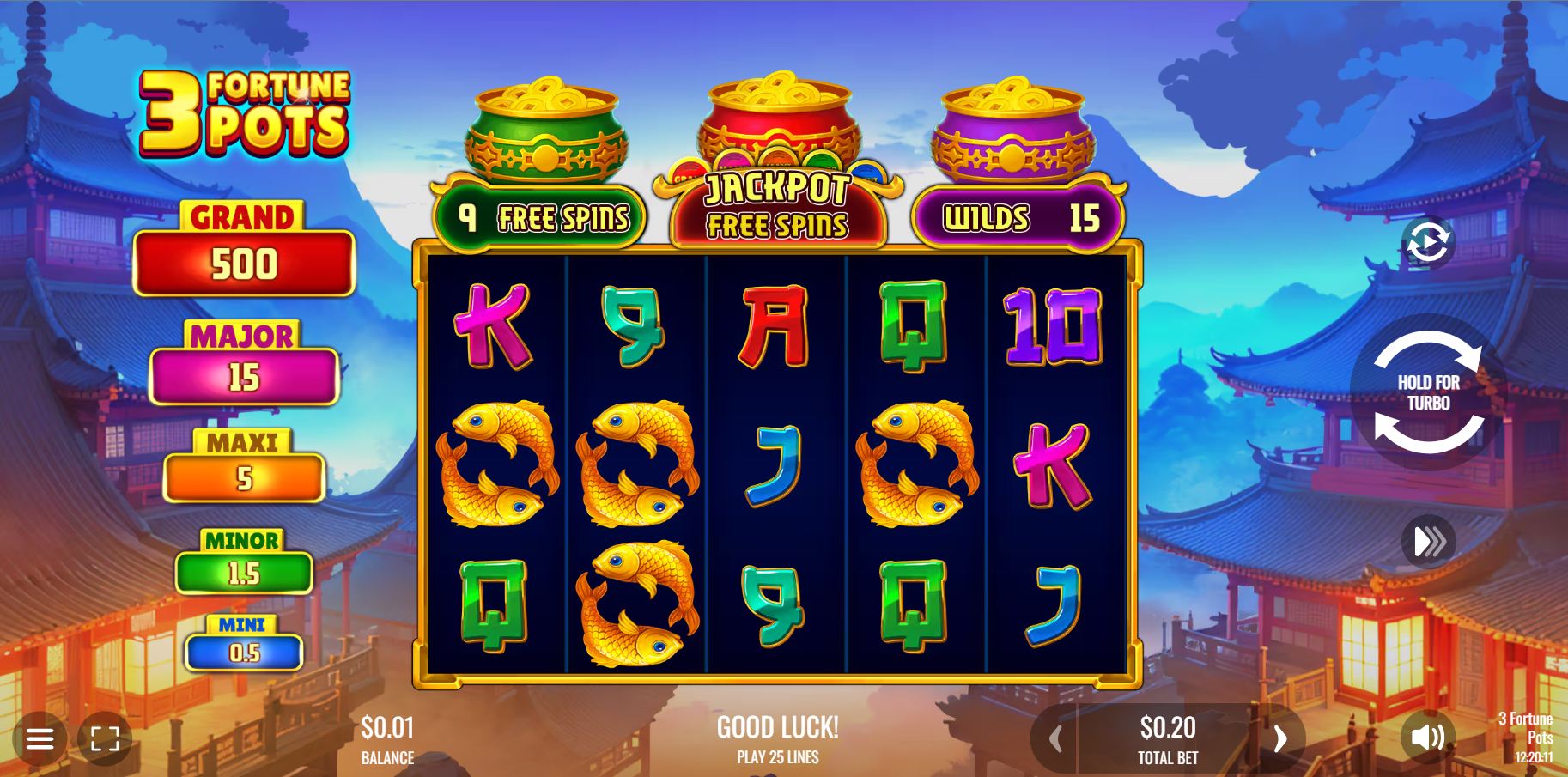This screenshot has width=1568, height=777.
Task: Open the autoplay settings
Action: pos(1428,243)
